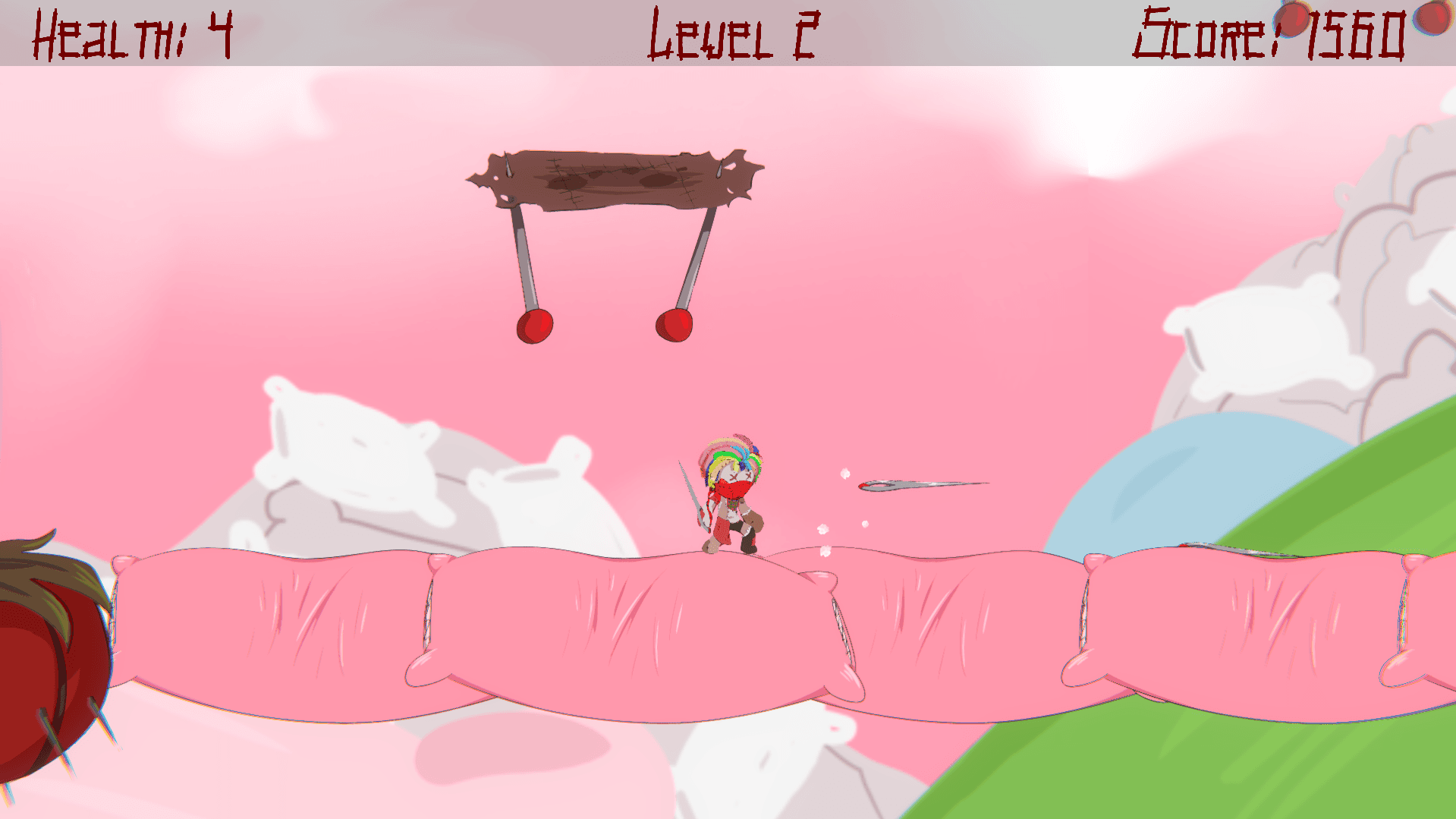Click the pink pillow seam below the needle
The image size is (1456, 819).
(842, 630)
